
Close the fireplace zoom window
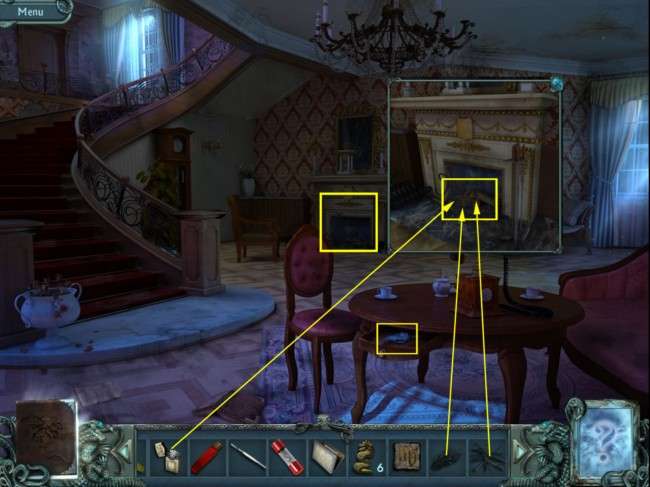[x=556, y=83]
